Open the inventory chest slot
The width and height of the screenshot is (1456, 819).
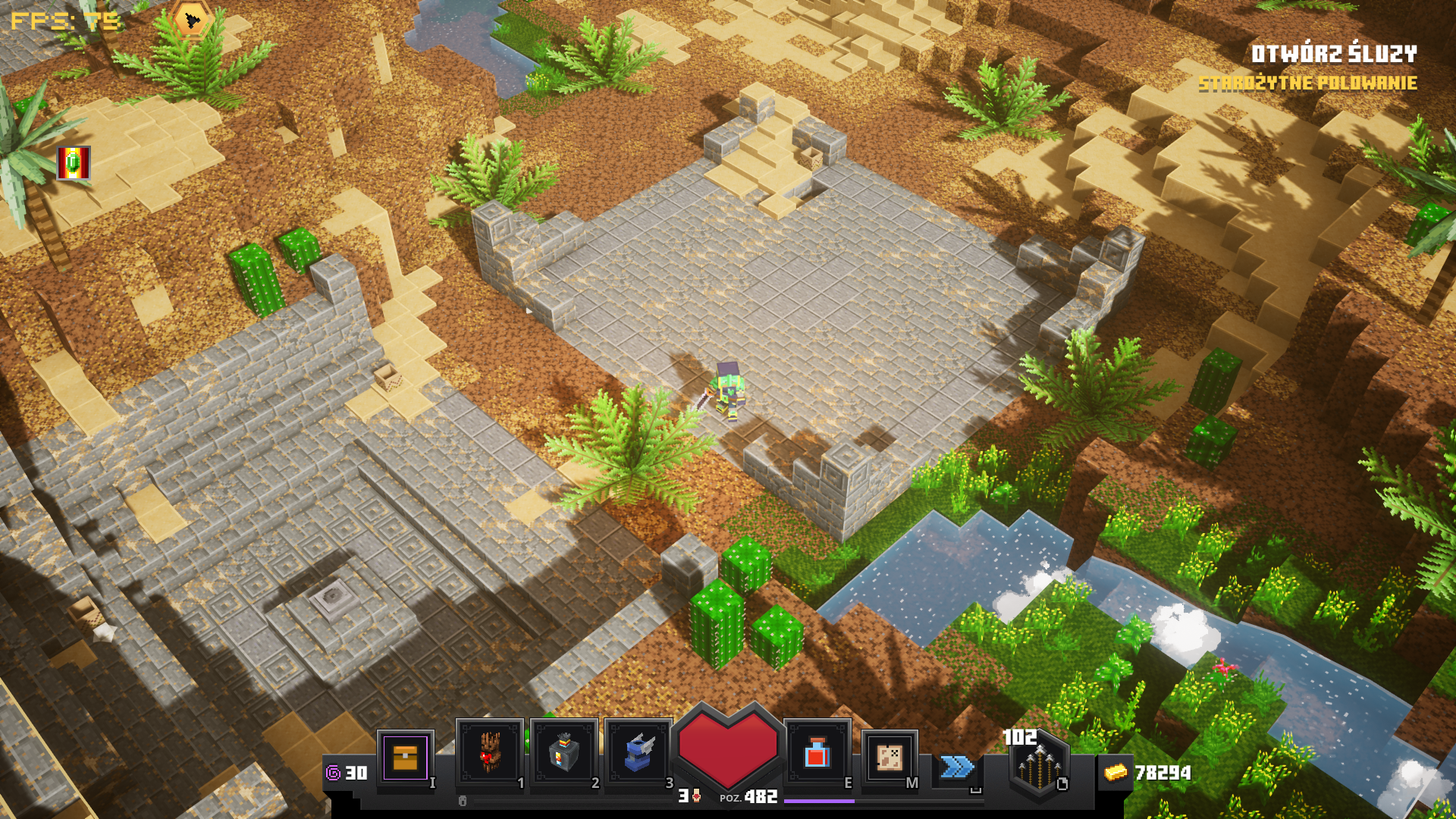point(405,757)
